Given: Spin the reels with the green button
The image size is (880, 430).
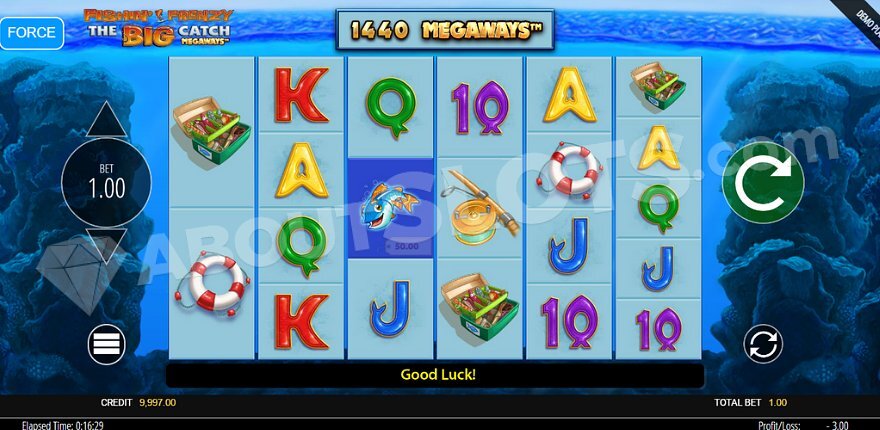Looking at the screenshot, I should click(x=763, y=183).
